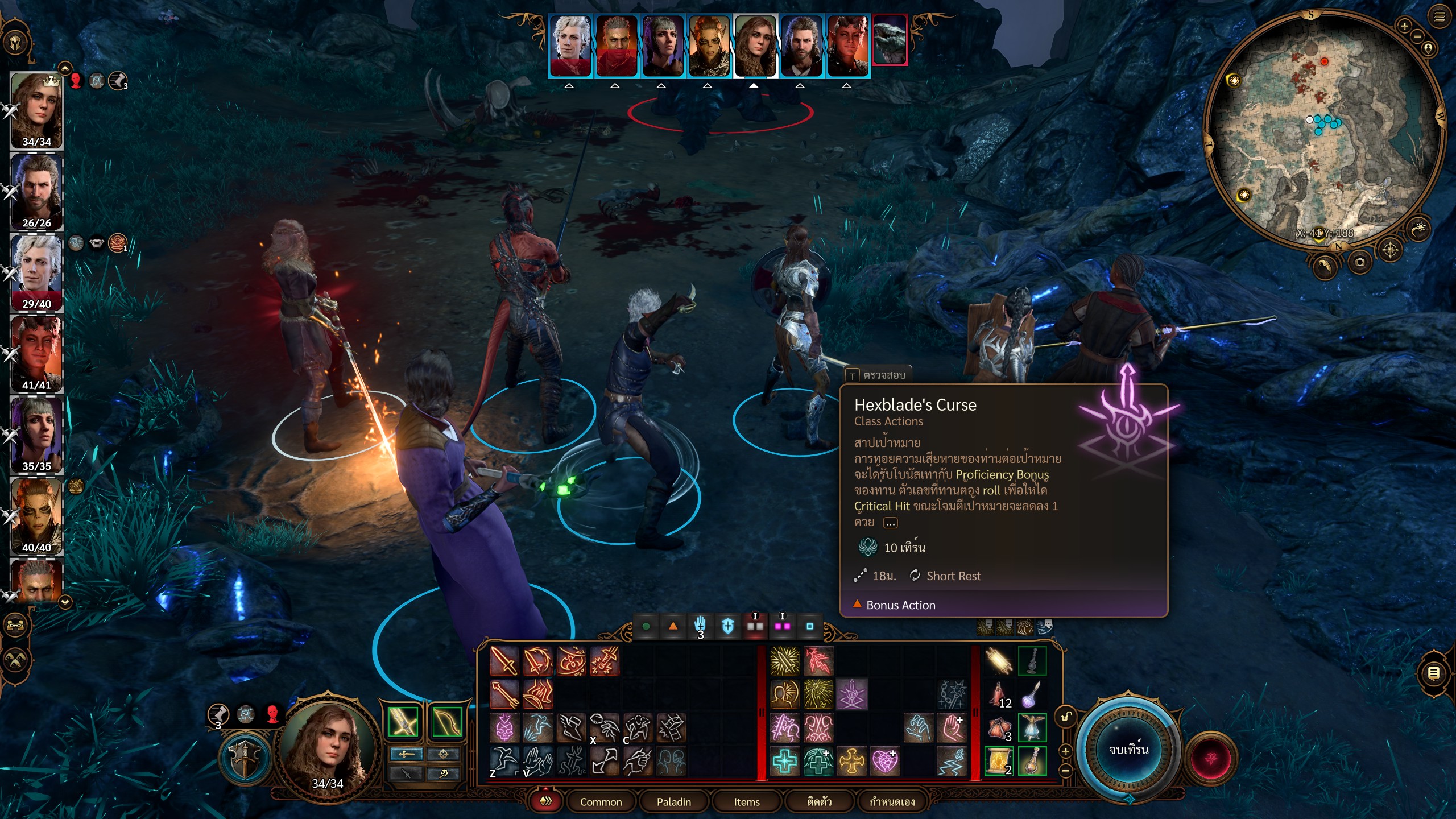Select the กำหนดเอง custom hotbar tab
The height and width of the screenshot is (819, 1456).
[892, 801]
